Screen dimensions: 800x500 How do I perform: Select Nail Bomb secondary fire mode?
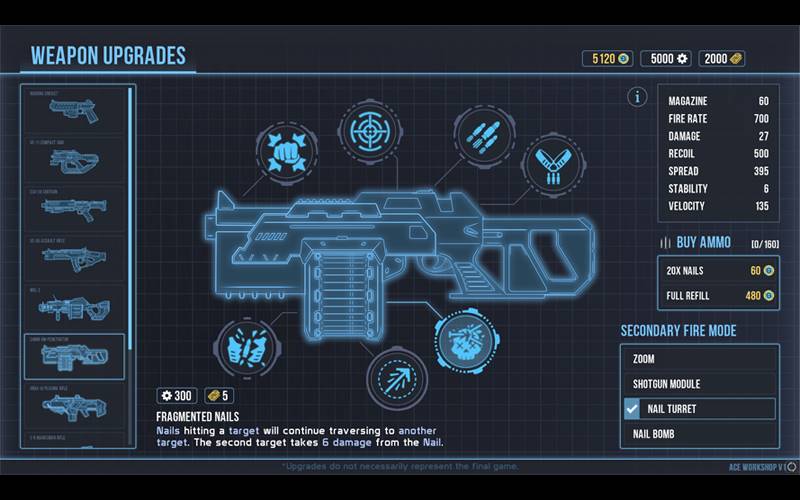(700, 434)
